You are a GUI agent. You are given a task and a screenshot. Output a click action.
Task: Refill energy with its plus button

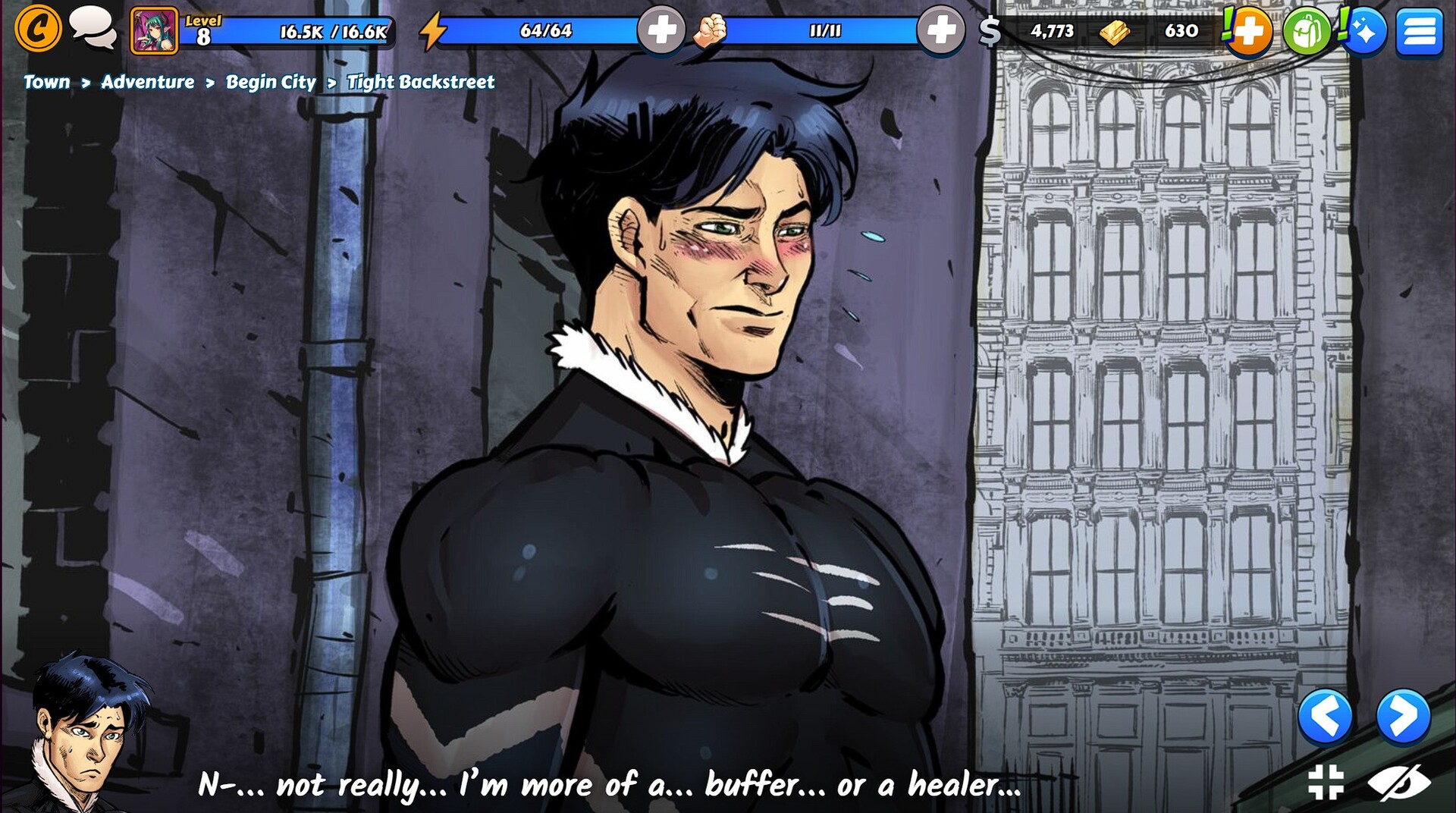point(661,30)
